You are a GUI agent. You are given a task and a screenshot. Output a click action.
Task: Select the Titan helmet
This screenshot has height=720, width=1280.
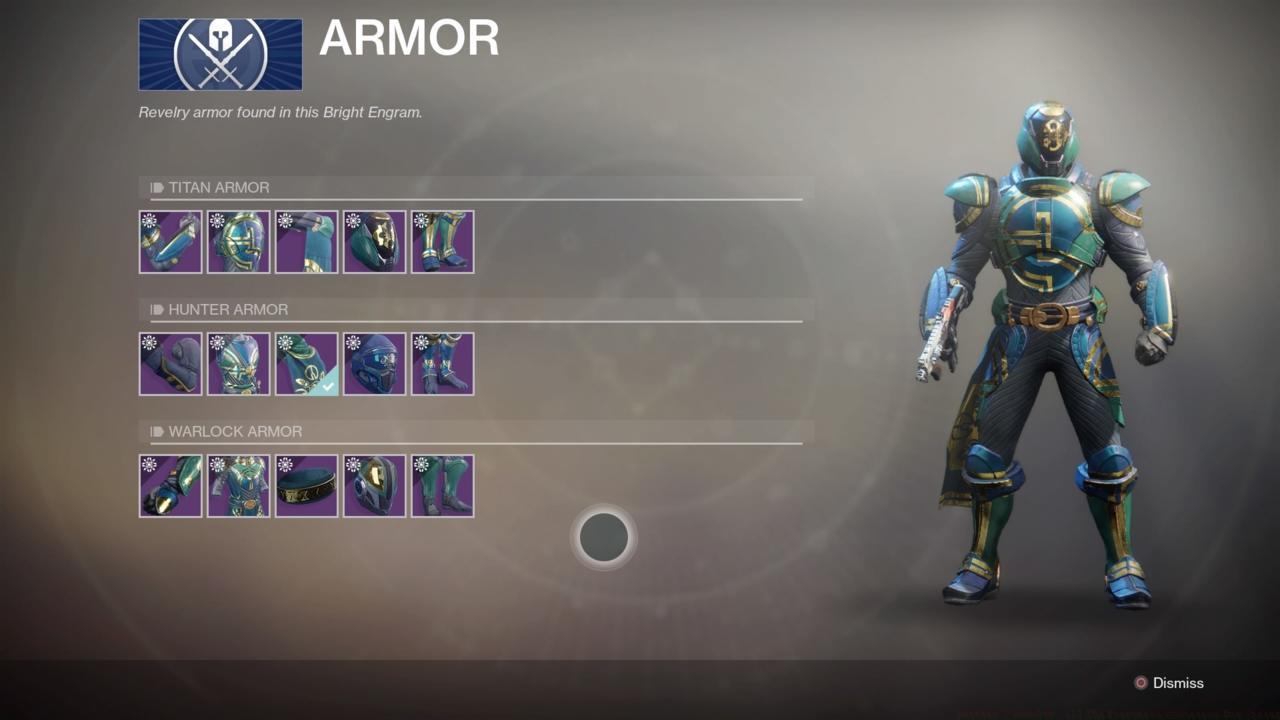pos(374,241)
